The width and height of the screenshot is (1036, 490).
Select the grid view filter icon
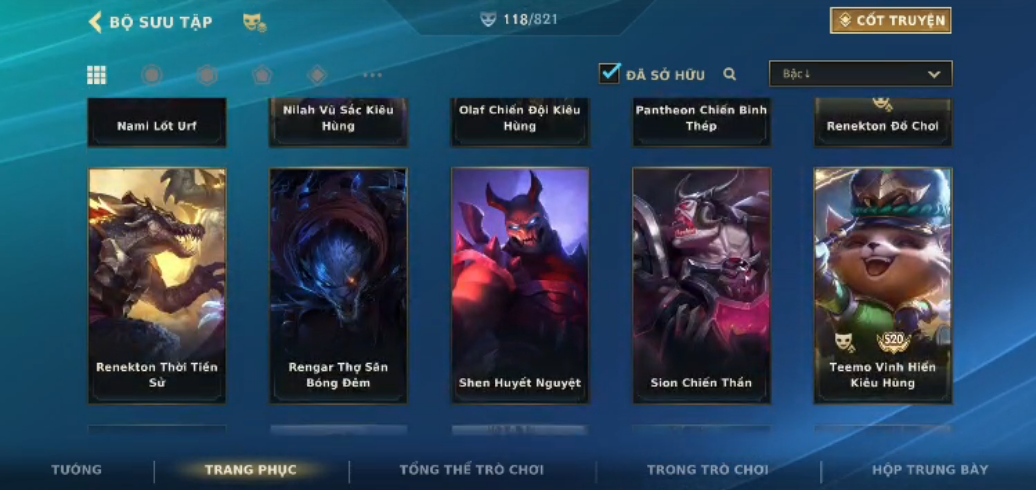pyautogui.click(x=97, y=75)
